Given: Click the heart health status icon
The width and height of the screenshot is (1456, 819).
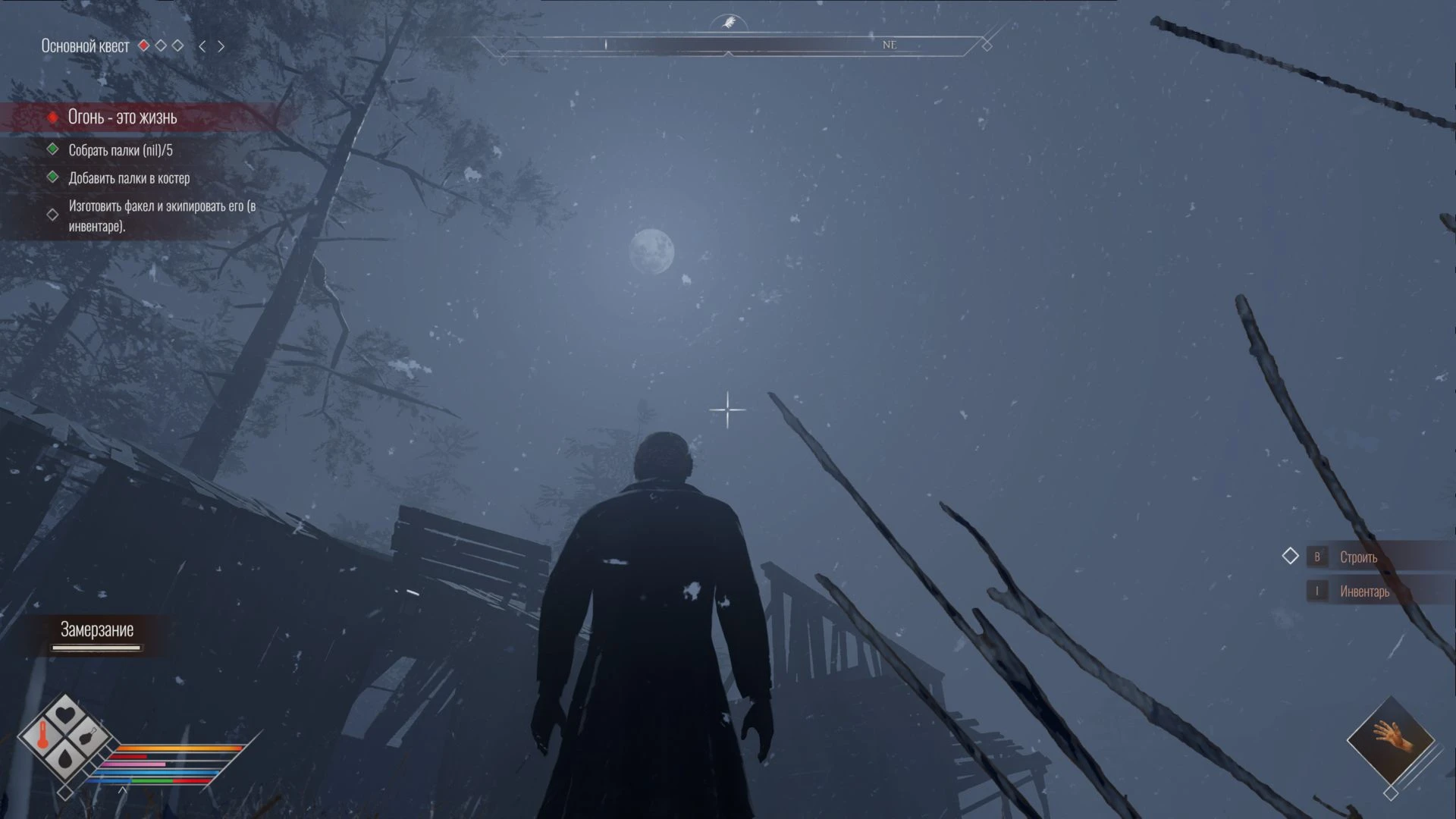Looking at the screenshot, I should tap(65, 714).
